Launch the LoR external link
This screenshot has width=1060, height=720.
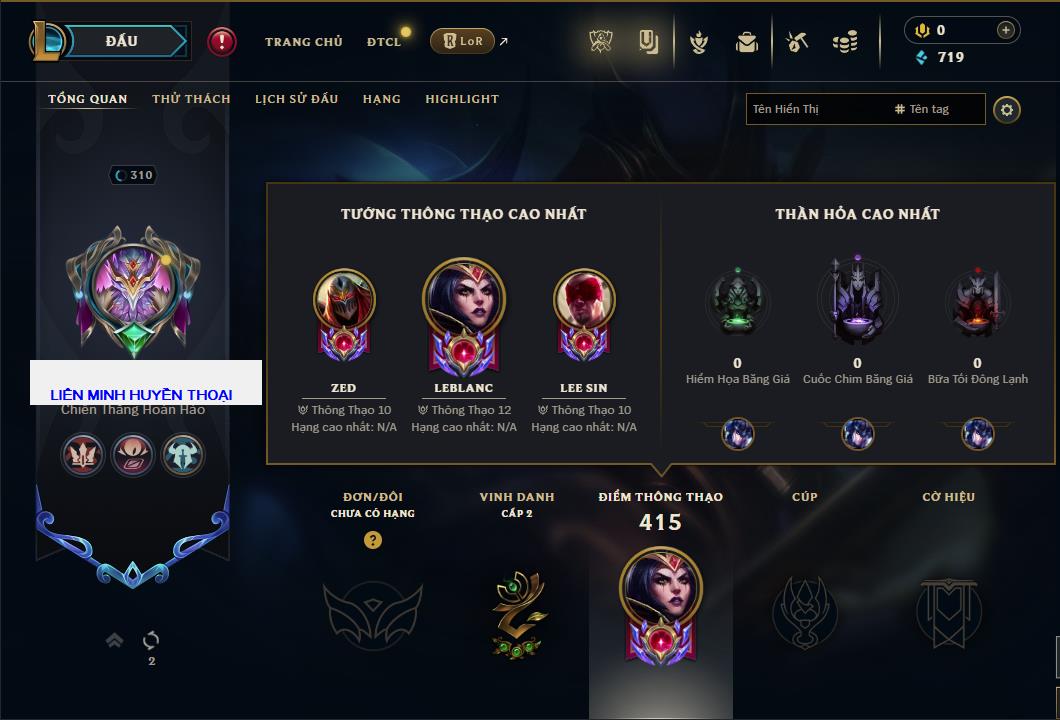coord(463,41)
